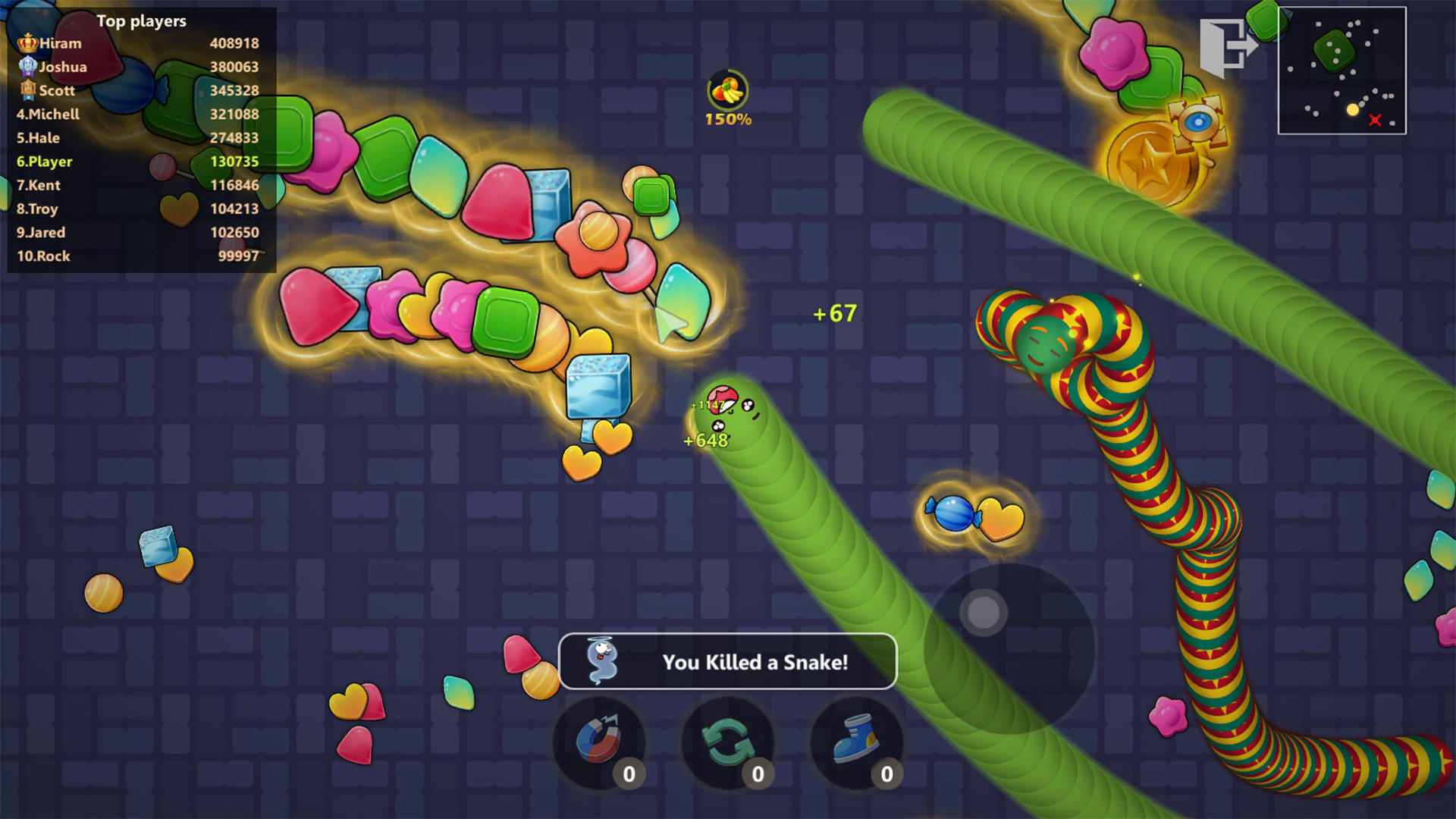Click the glowing blue wrapped candy pickup
1456x819 pixels.
pyautogui.click(x=954, y=513)
